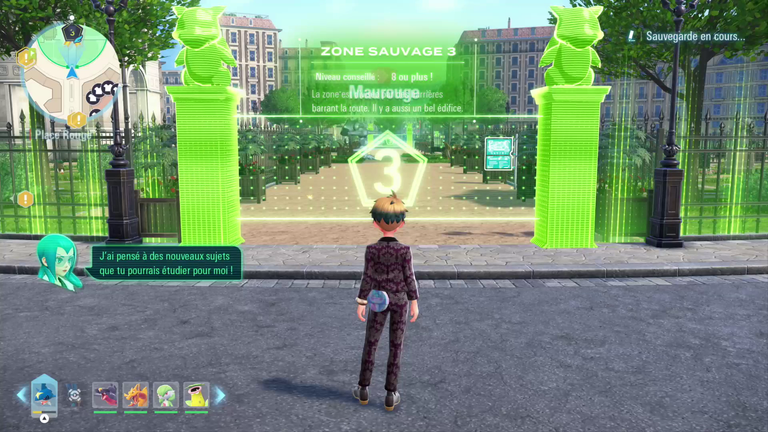Select the Gardevoir party slot
Screen dimensions: 768x432
click(166, 395)
